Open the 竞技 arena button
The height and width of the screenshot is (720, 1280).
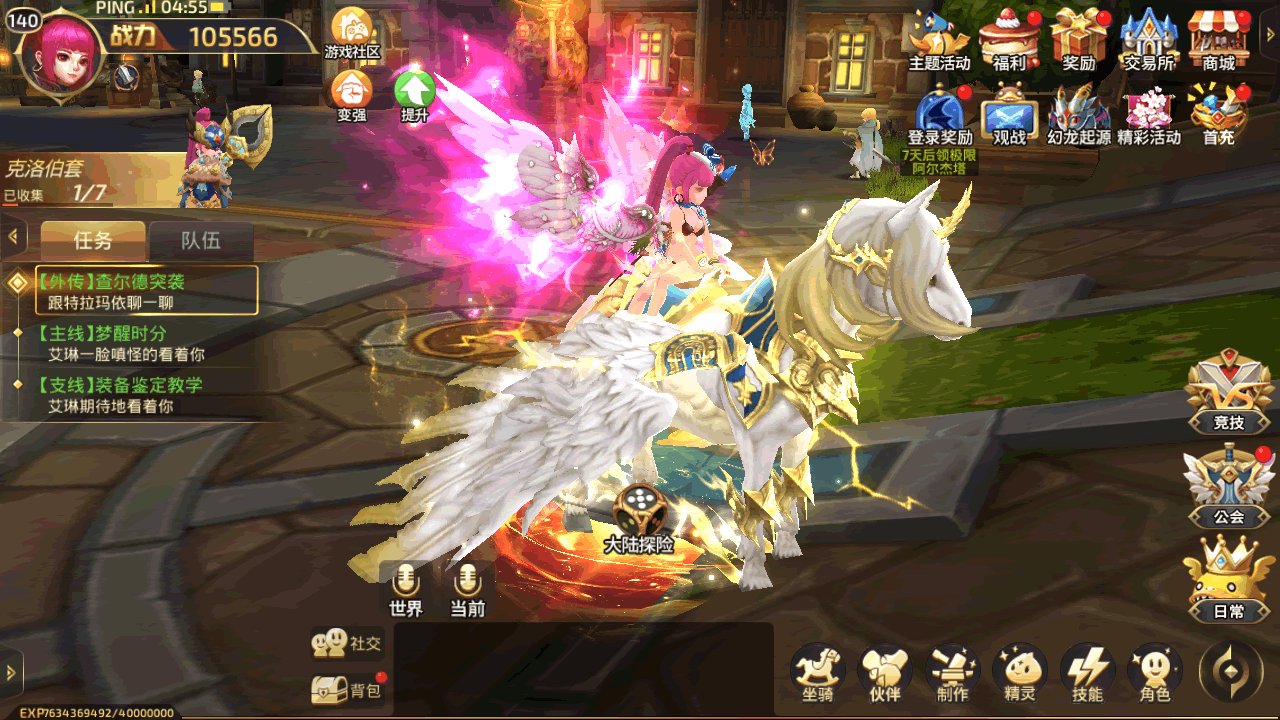click(x=1229, y=395)
